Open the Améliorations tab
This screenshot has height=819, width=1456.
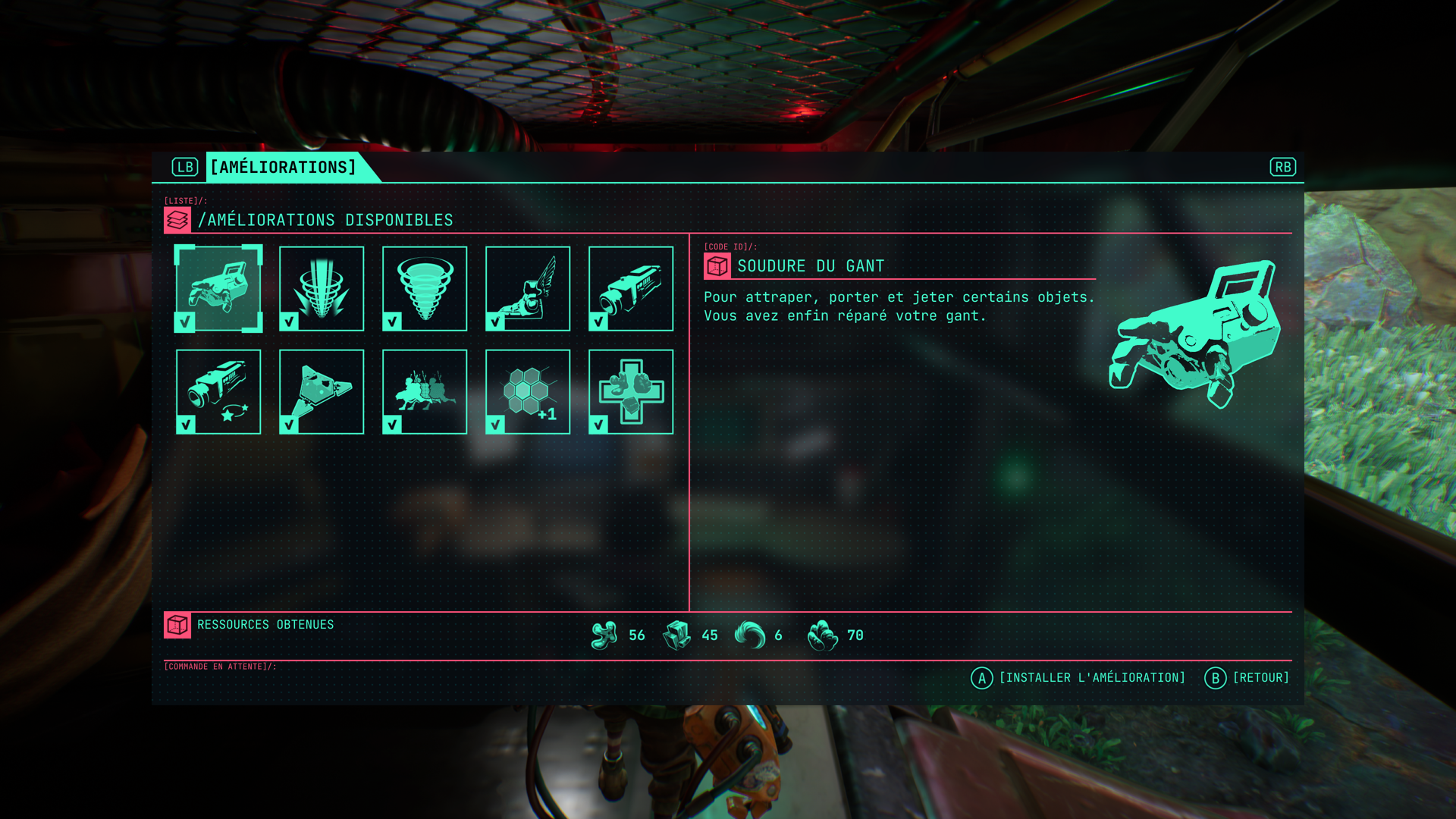[x=284, y=167]
